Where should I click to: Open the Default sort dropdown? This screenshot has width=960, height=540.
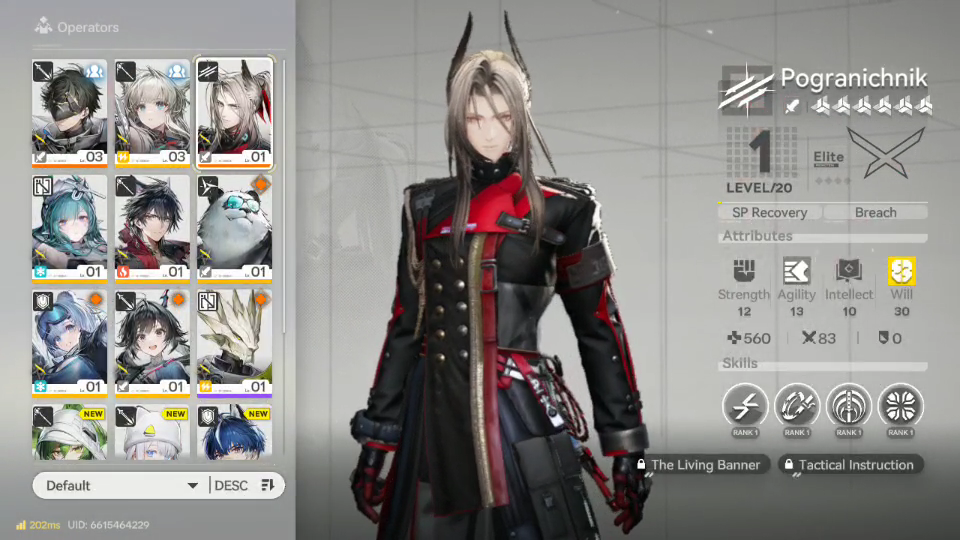pyautogui.click(x=120, y=485)
